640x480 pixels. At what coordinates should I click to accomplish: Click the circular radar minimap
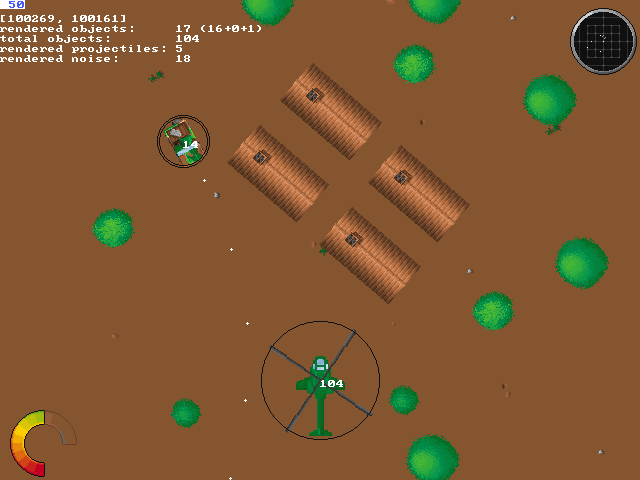coord(603,41)
